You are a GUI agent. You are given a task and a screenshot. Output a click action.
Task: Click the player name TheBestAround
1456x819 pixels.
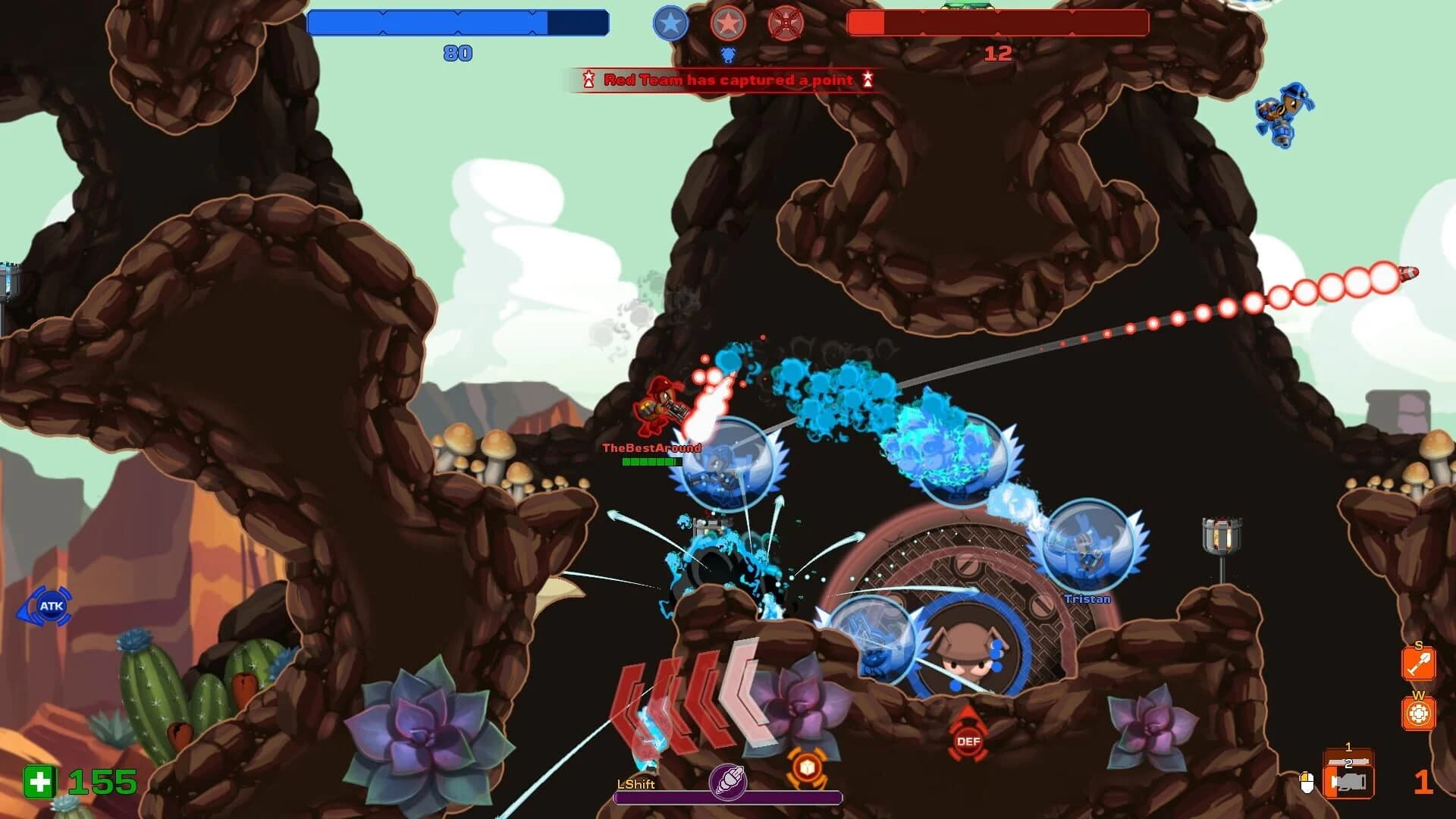point(653,447)
